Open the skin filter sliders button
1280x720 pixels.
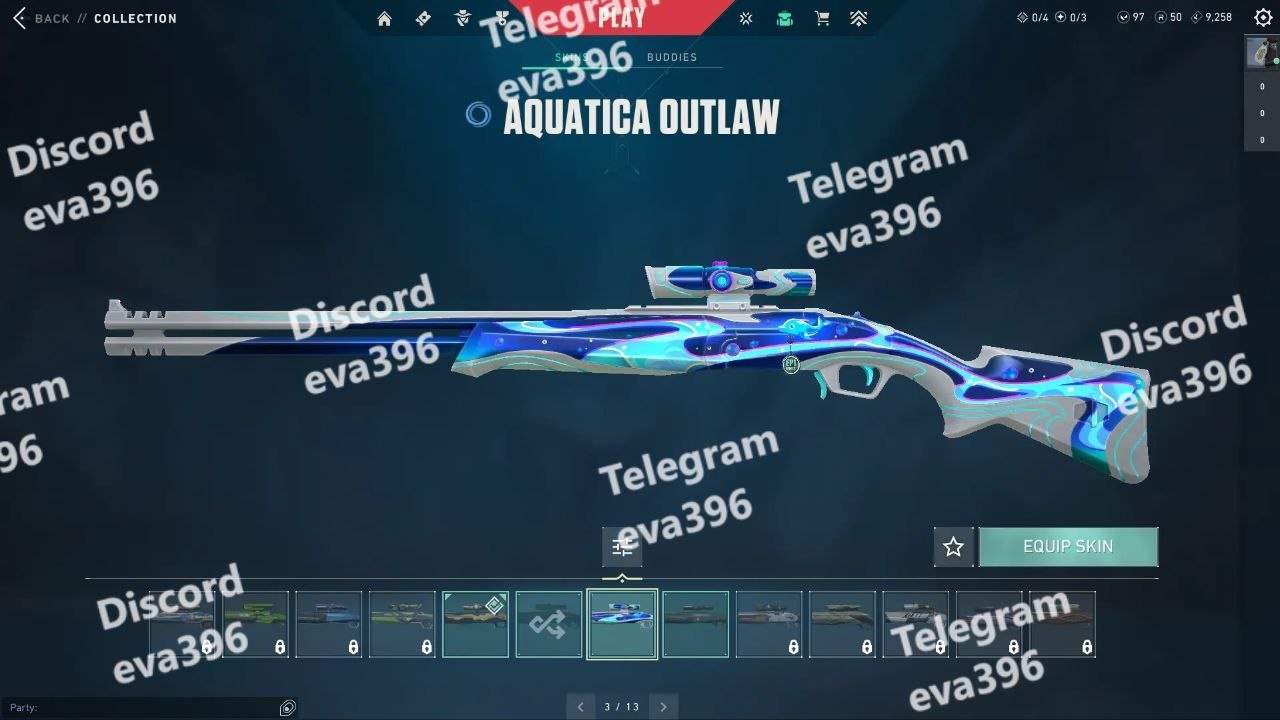(622, 547)
